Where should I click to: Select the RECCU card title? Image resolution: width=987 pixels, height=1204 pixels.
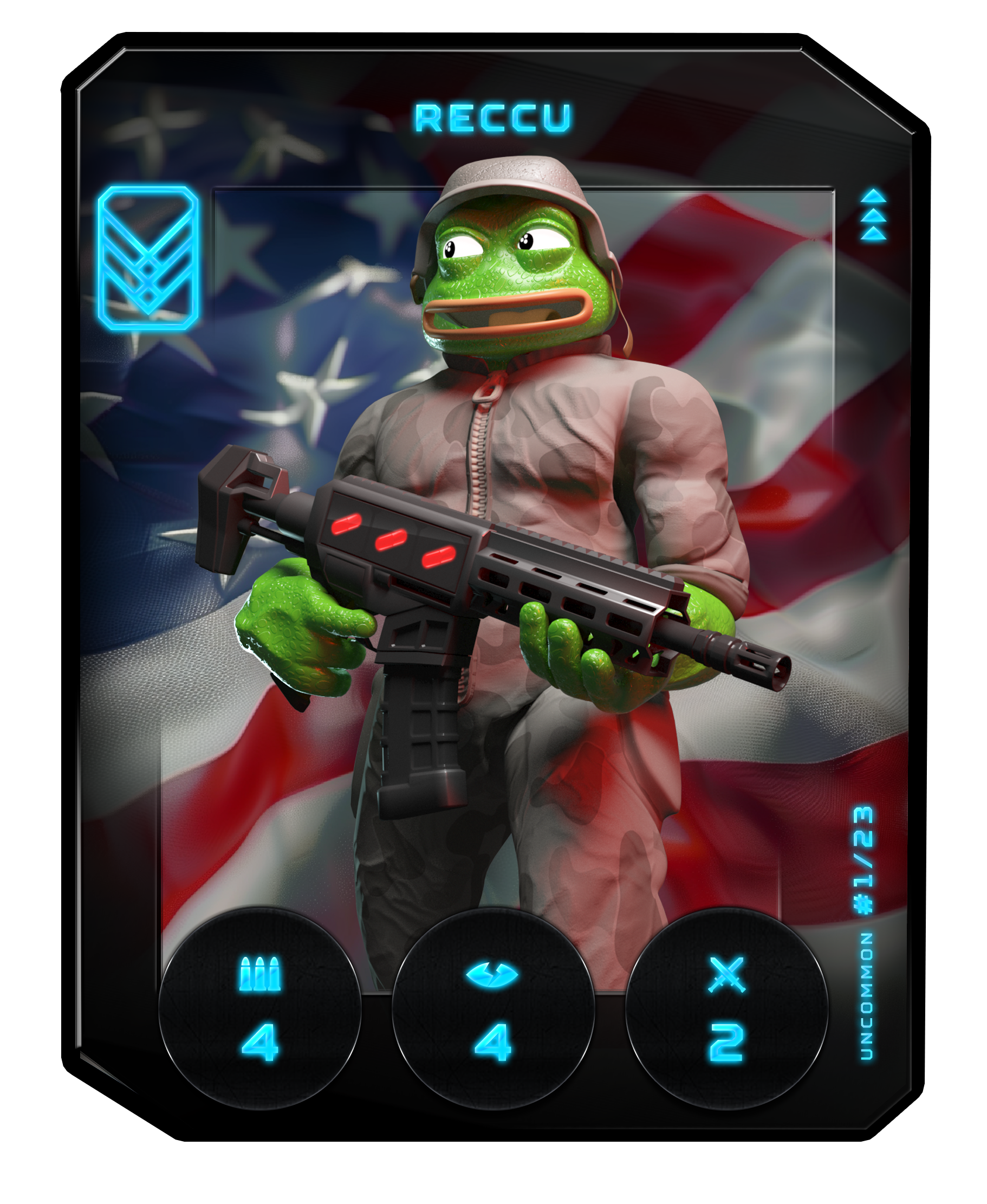tap(492, 118)
